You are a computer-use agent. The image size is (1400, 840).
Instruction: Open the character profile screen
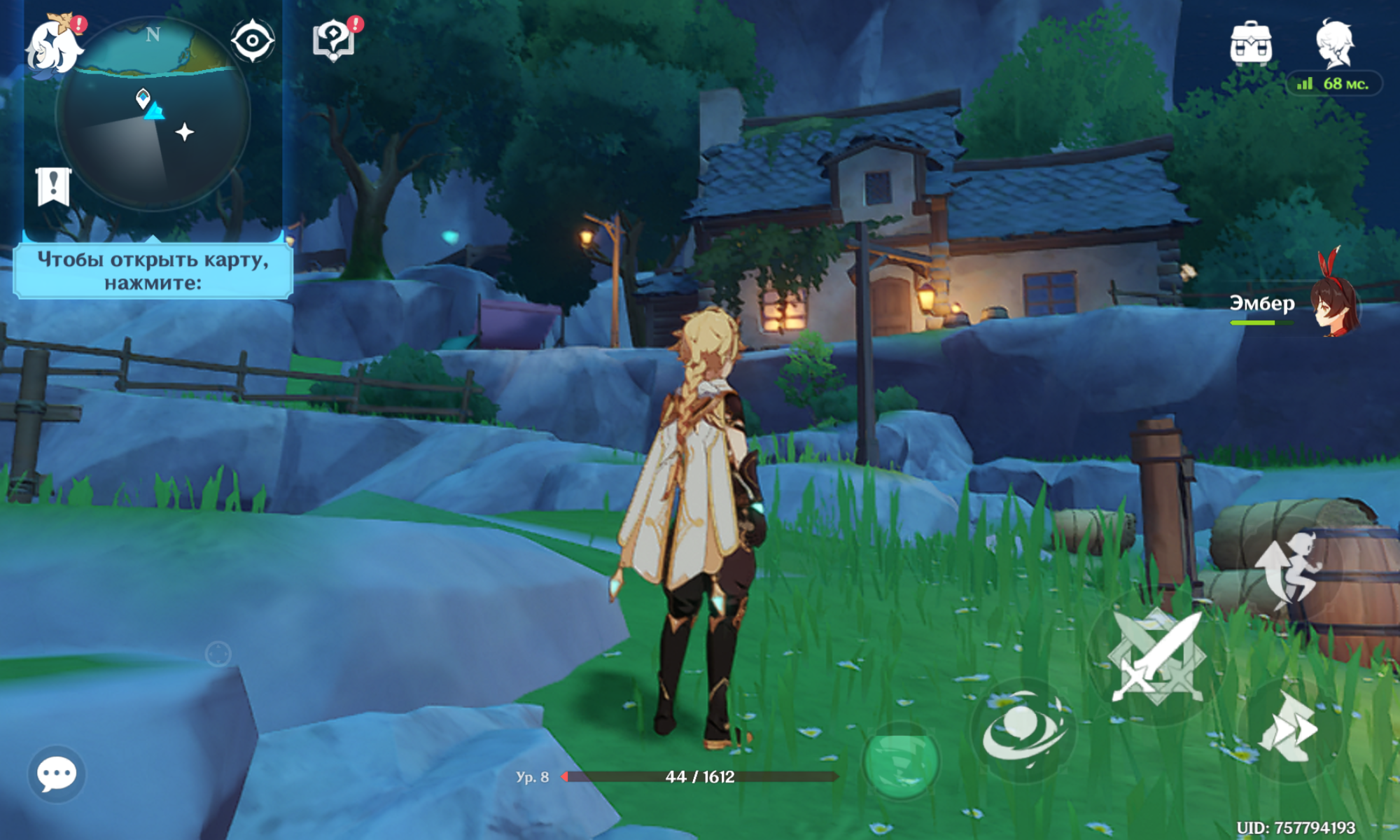click(x=1335, y=43)
